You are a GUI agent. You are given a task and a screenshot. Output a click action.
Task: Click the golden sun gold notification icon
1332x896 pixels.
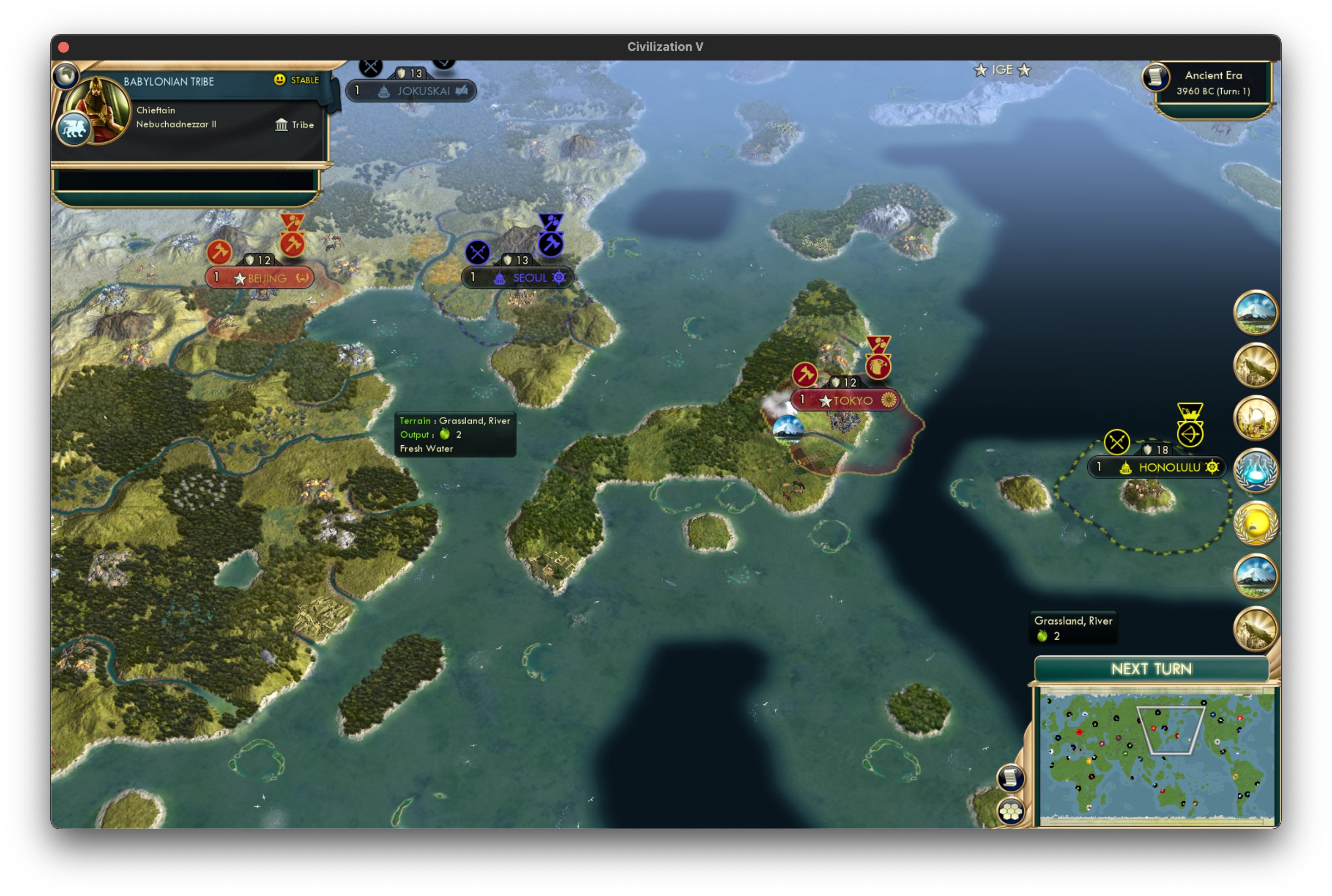(x=1255, y=523)
